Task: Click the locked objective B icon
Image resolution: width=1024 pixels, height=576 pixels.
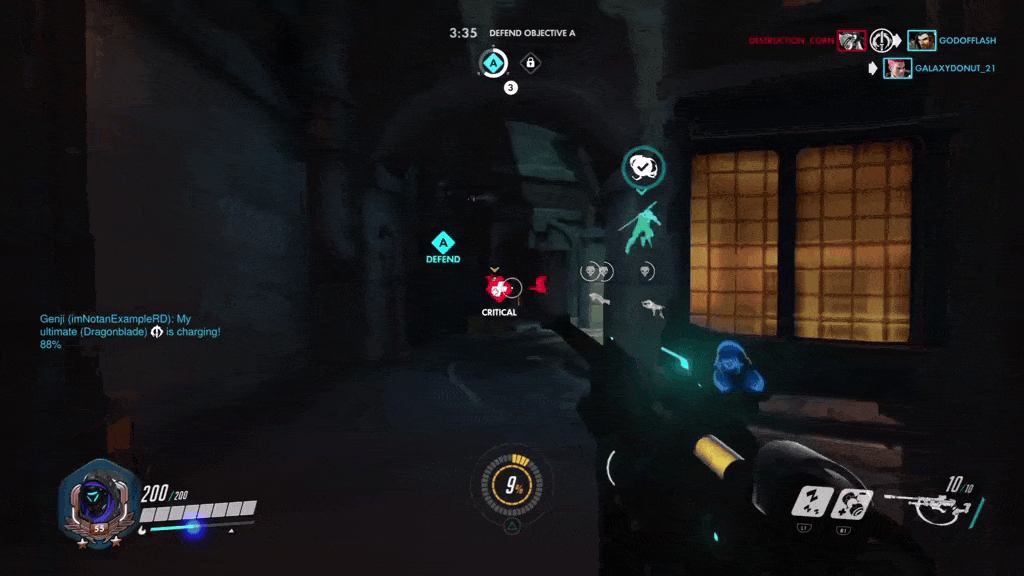Action: pyautogui.click(x=530, y=64)
